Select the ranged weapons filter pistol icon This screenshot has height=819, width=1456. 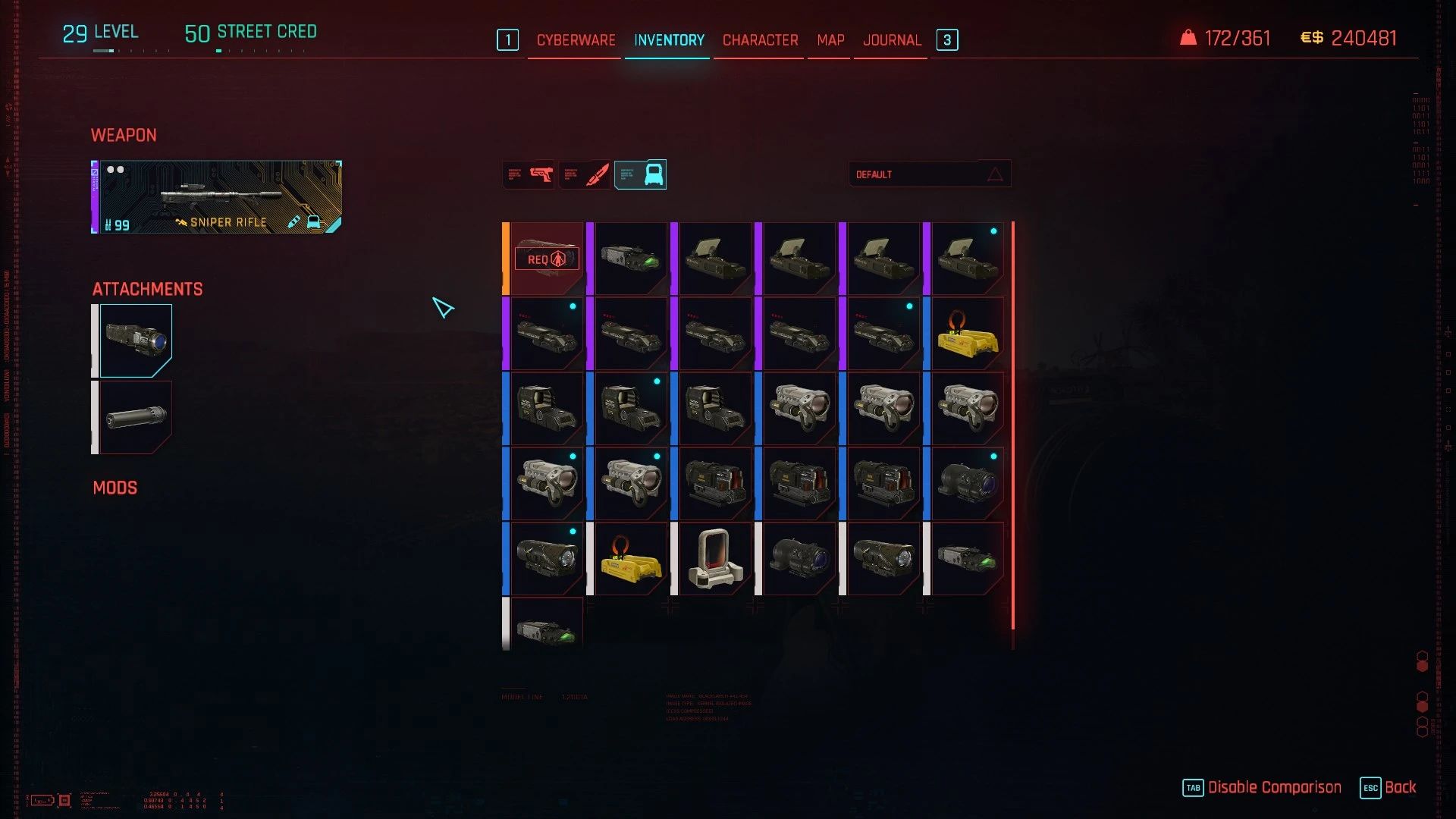coord(528,174)
